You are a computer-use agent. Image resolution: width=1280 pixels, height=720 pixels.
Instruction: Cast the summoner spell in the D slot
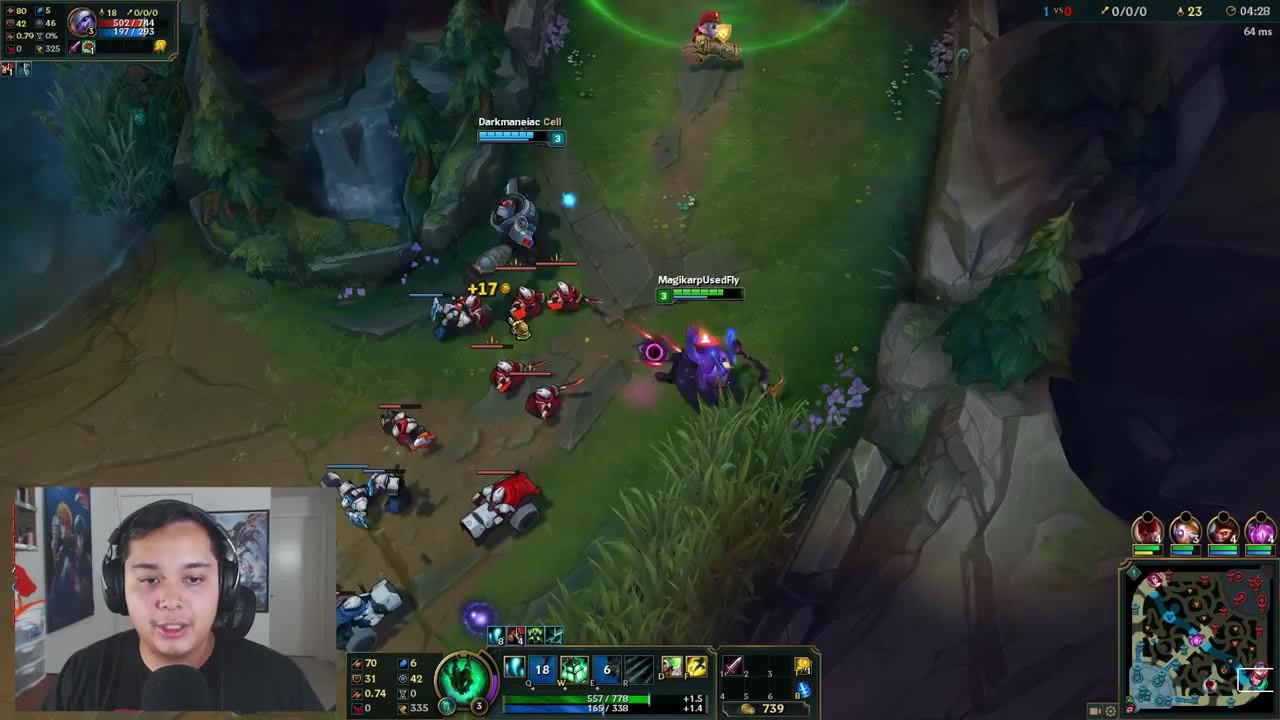(671, 666)
